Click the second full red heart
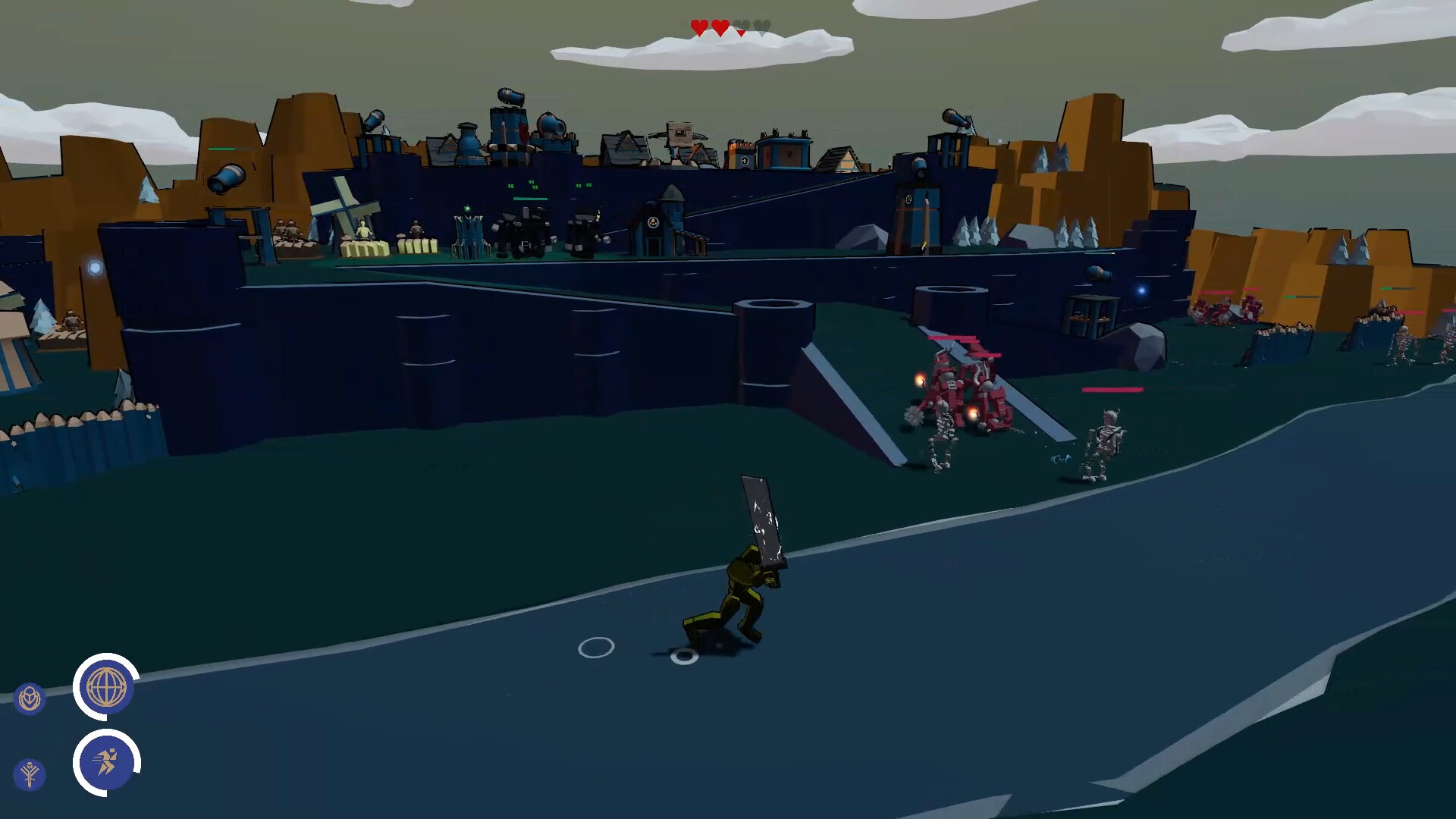The image size is (1456, 819). (720, 26)
